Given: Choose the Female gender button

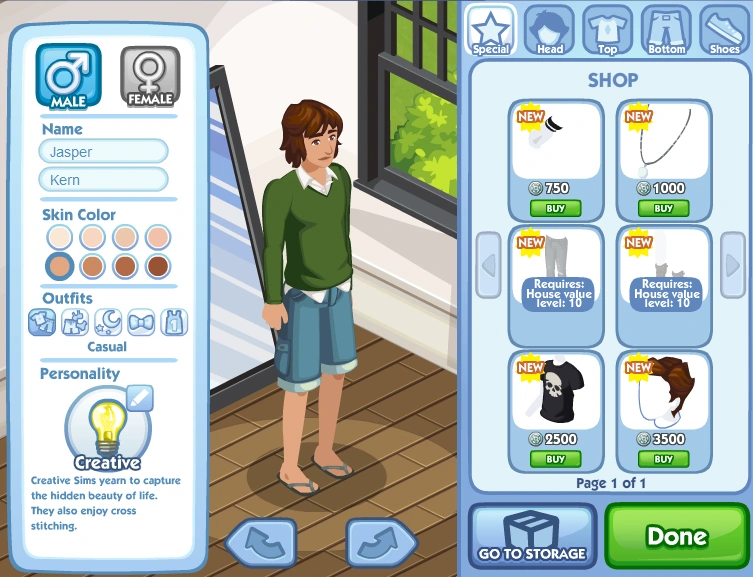Looking at the screenshot, I should (x=149, y=76).
